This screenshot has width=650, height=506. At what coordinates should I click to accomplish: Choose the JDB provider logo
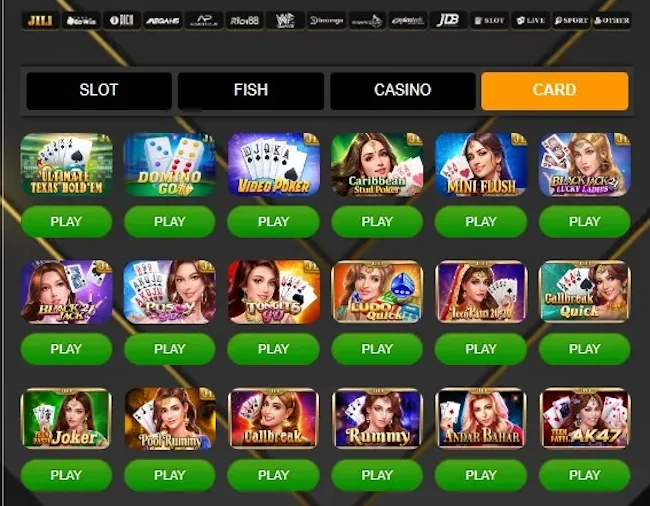click(448, 20)
